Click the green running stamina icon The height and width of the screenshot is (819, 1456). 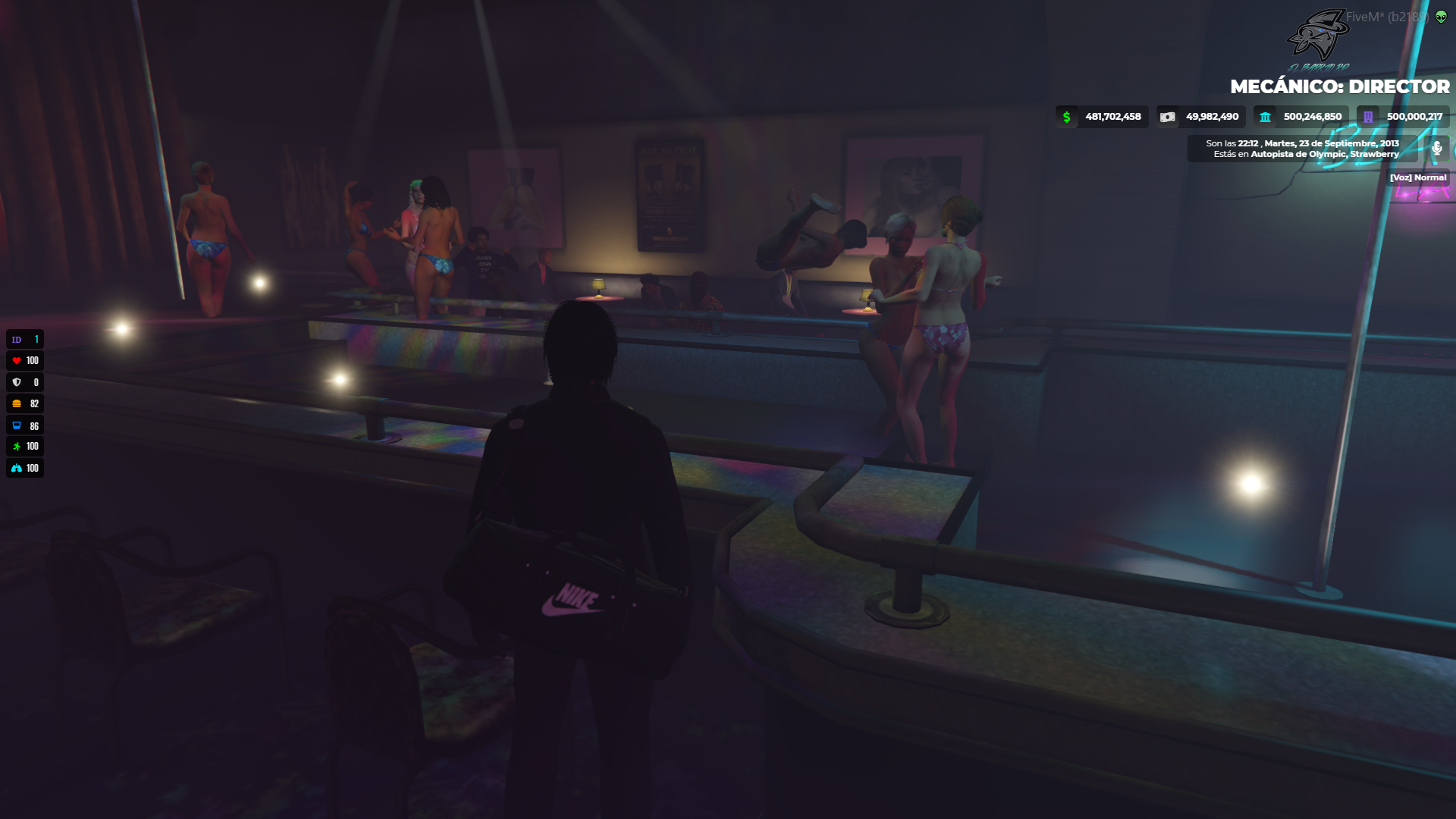point(15,447)
